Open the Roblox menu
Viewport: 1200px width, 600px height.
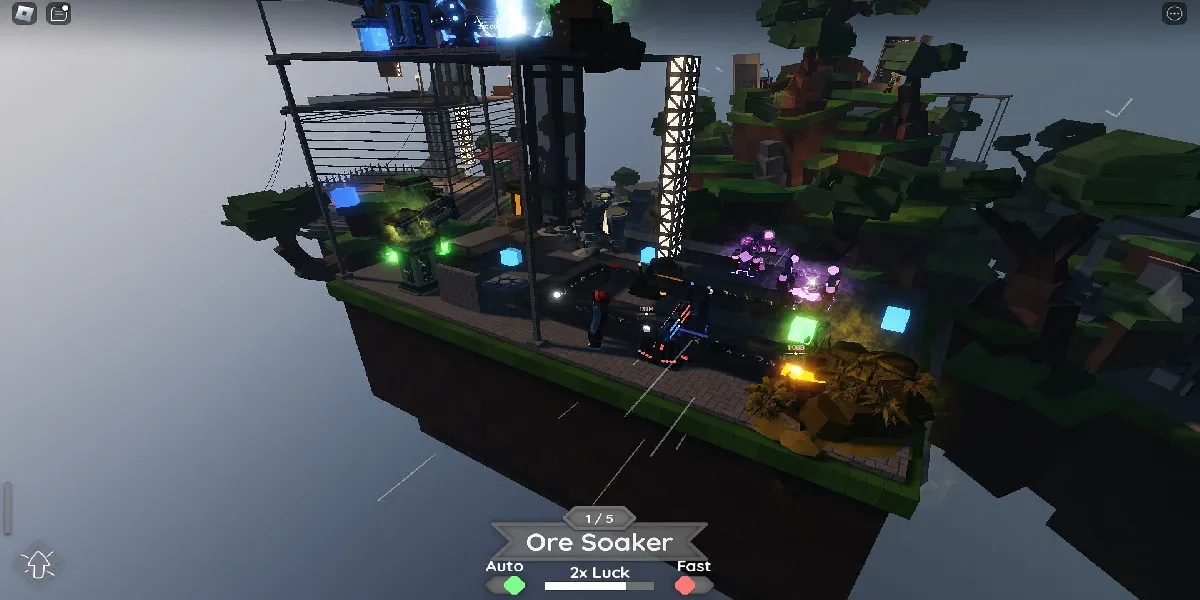tap(26, 14)
